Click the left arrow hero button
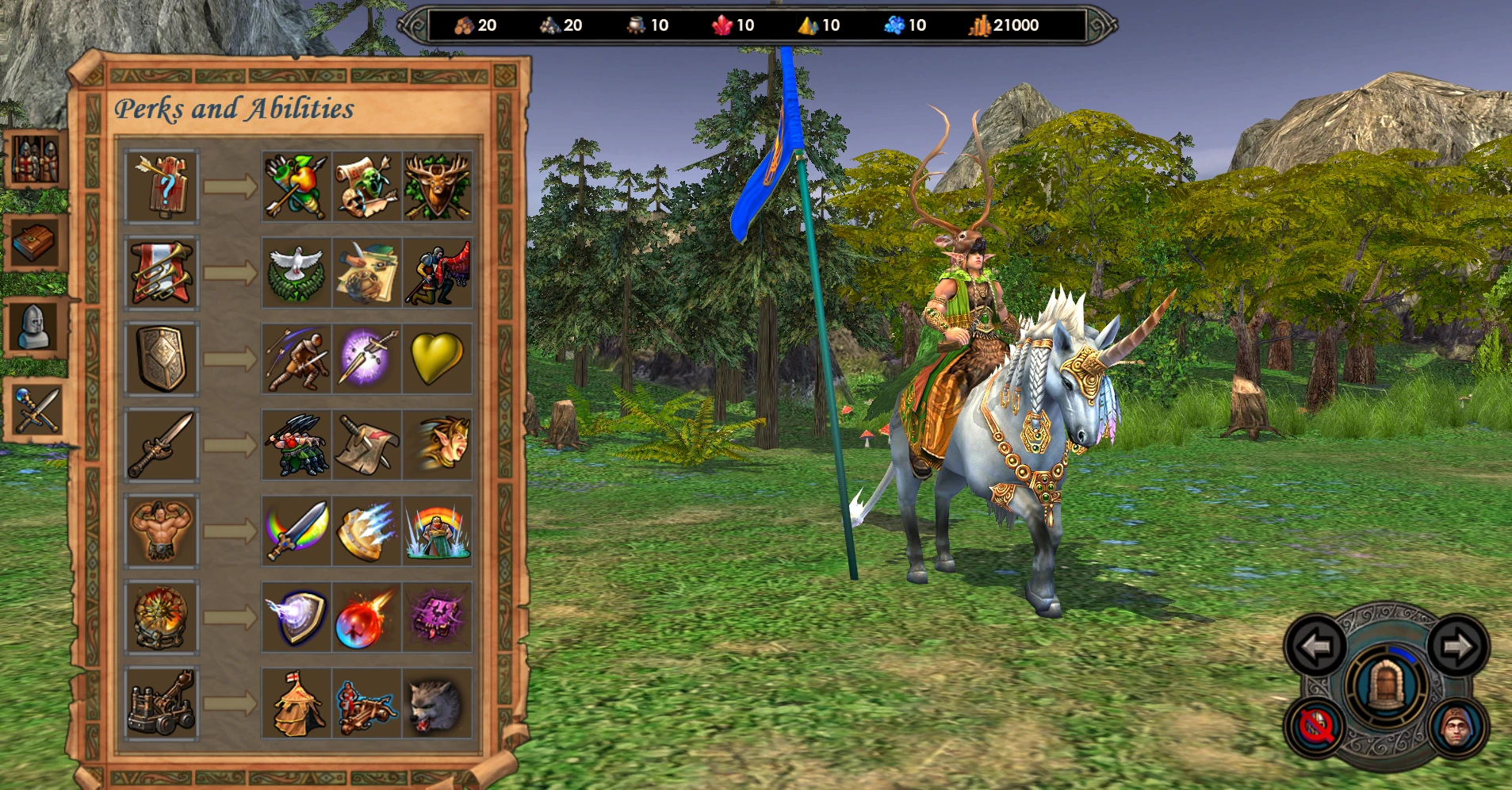 1316,646
